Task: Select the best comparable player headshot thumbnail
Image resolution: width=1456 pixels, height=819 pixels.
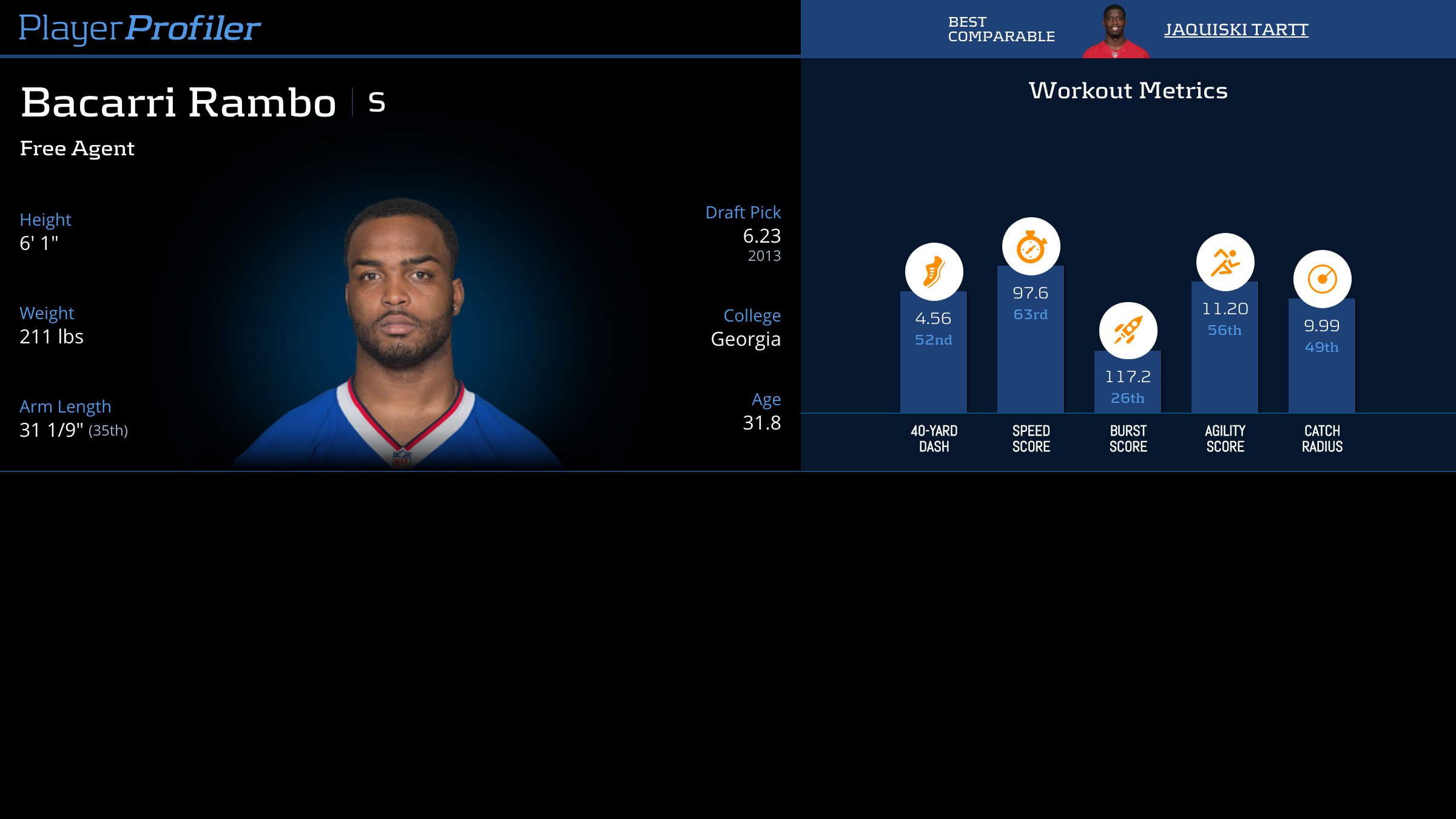Action: point(1115,32)
